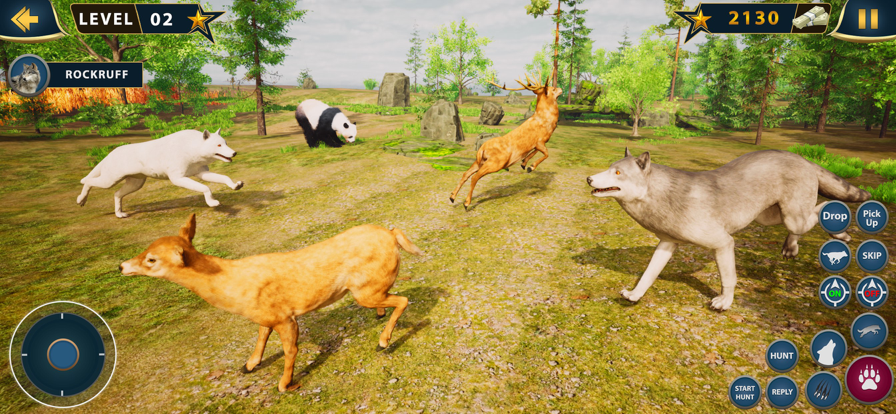
Task: Activate the running wolf sprint icon
Action: pos(834,255)
